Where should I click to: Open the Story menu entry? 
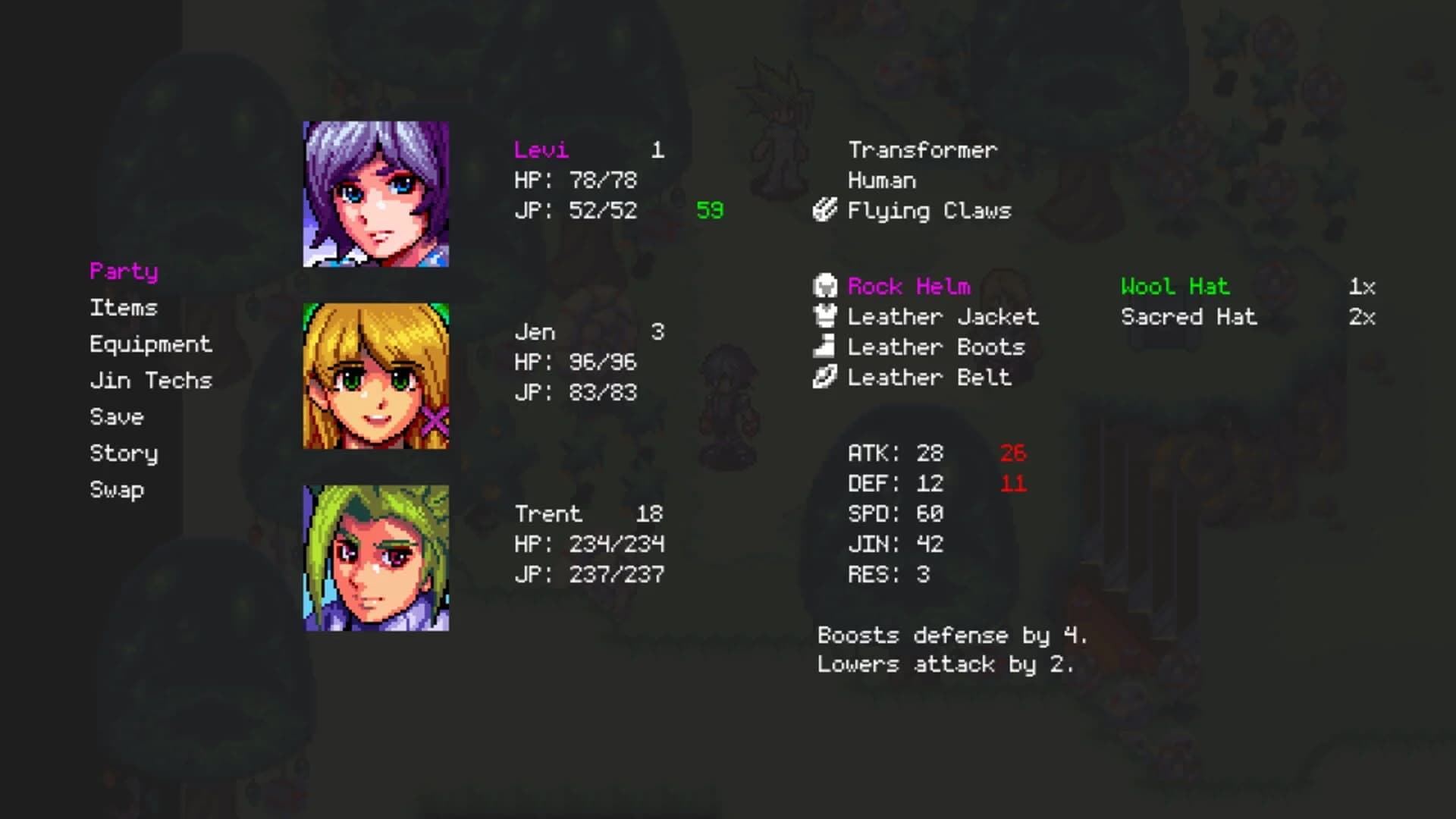[x=124, y=453]
